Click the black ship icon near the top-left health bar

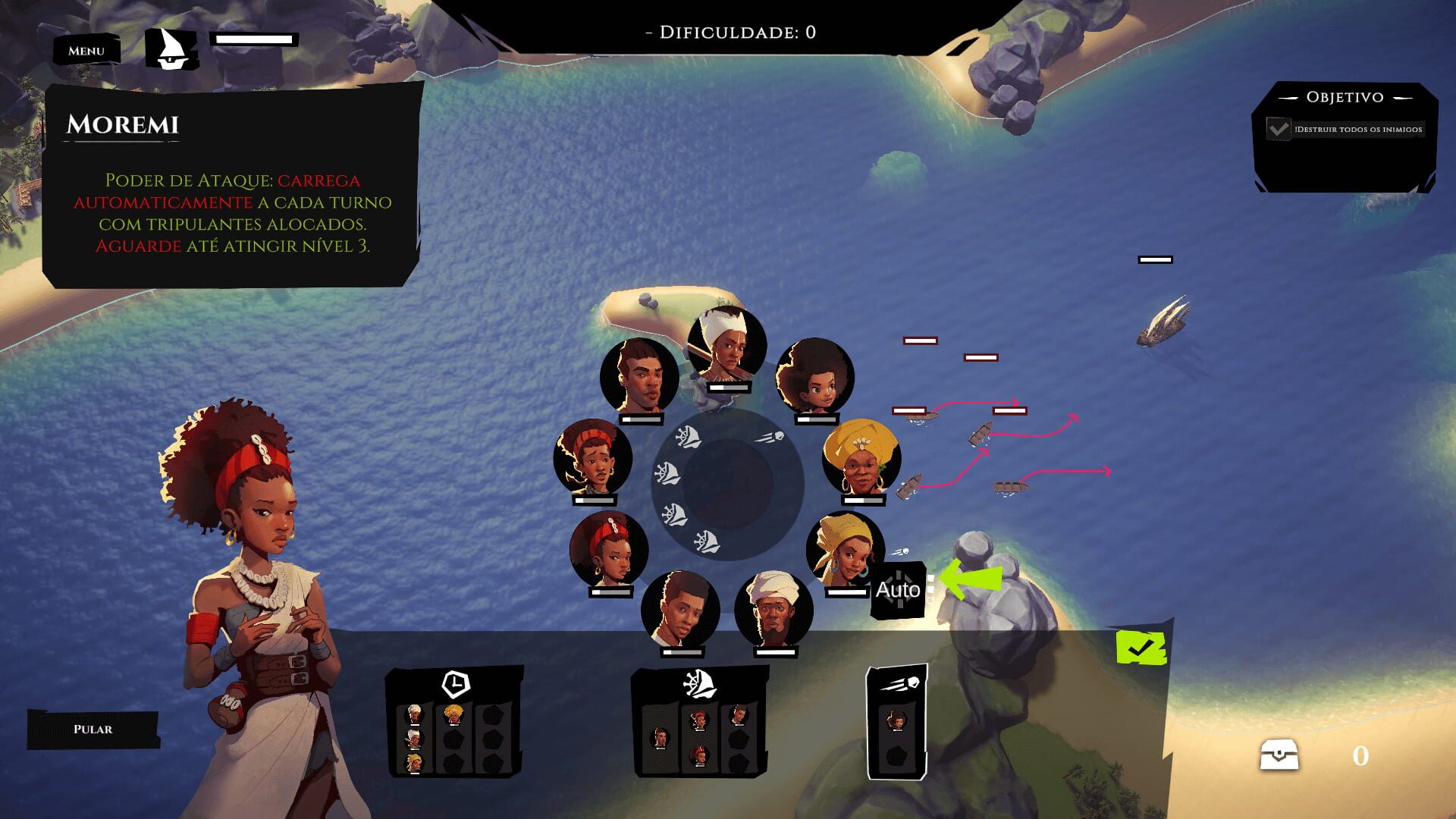pyautogui.click(x=173, y=49)
